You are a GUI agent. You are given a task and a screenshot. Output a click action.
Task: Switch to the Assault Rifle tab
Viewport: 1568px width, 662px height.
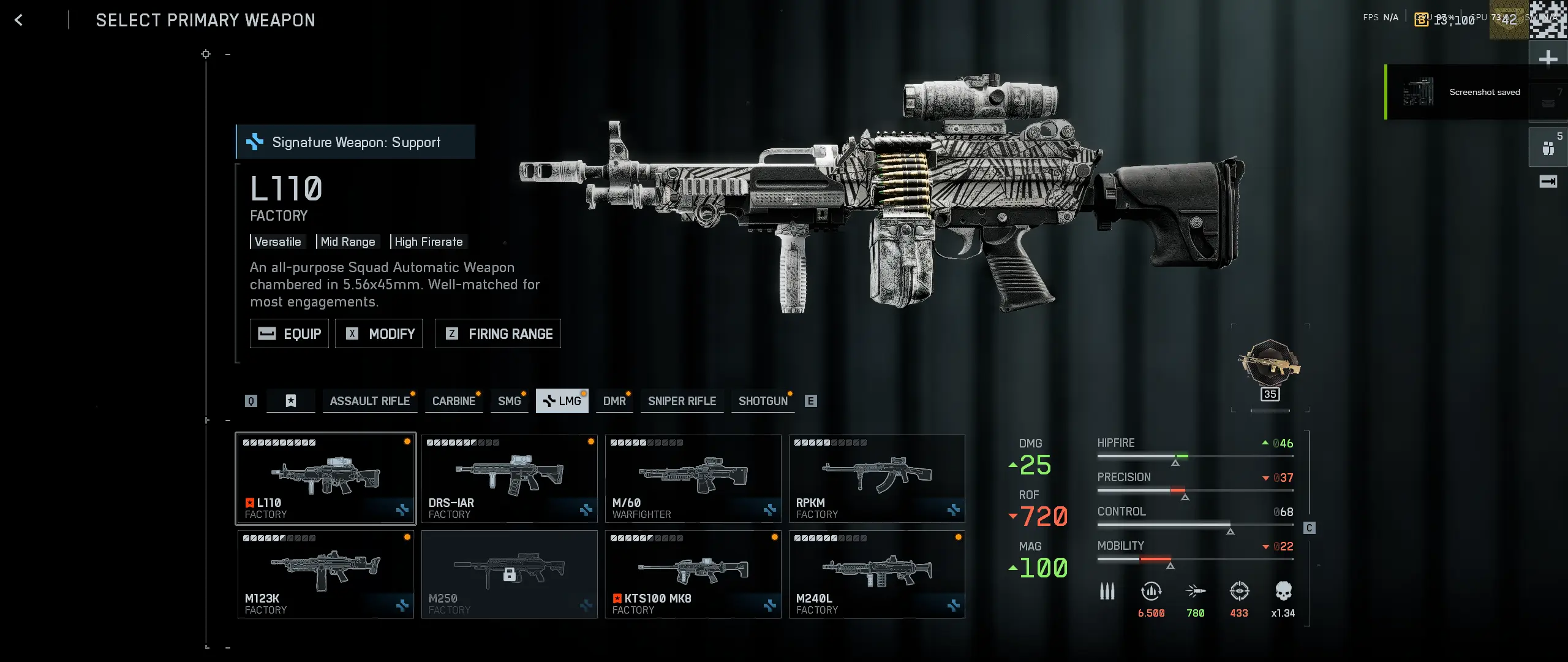click(369, 401)
